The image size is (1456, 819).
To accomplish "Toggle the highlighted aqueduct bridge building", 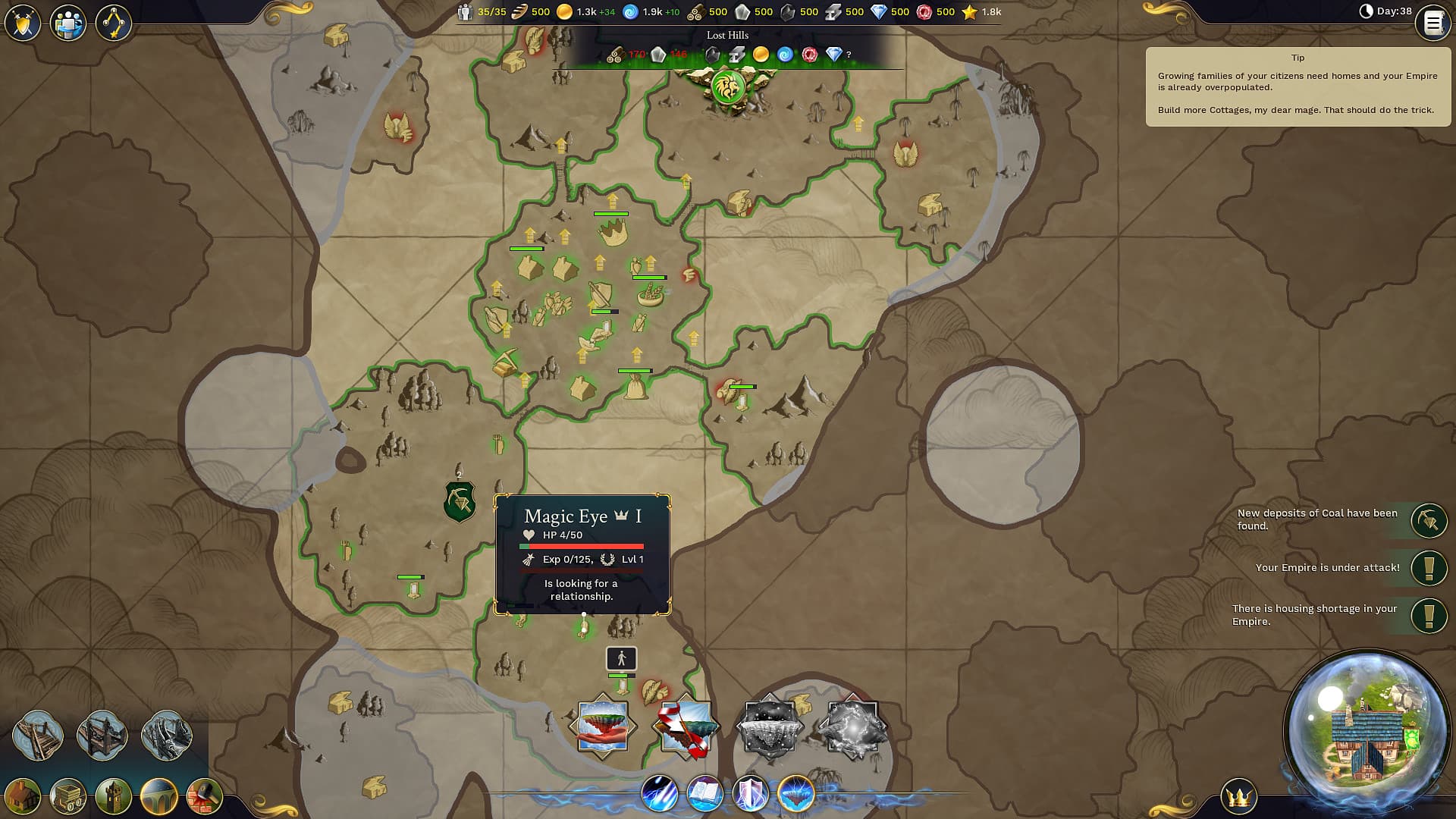I will 159,796.
